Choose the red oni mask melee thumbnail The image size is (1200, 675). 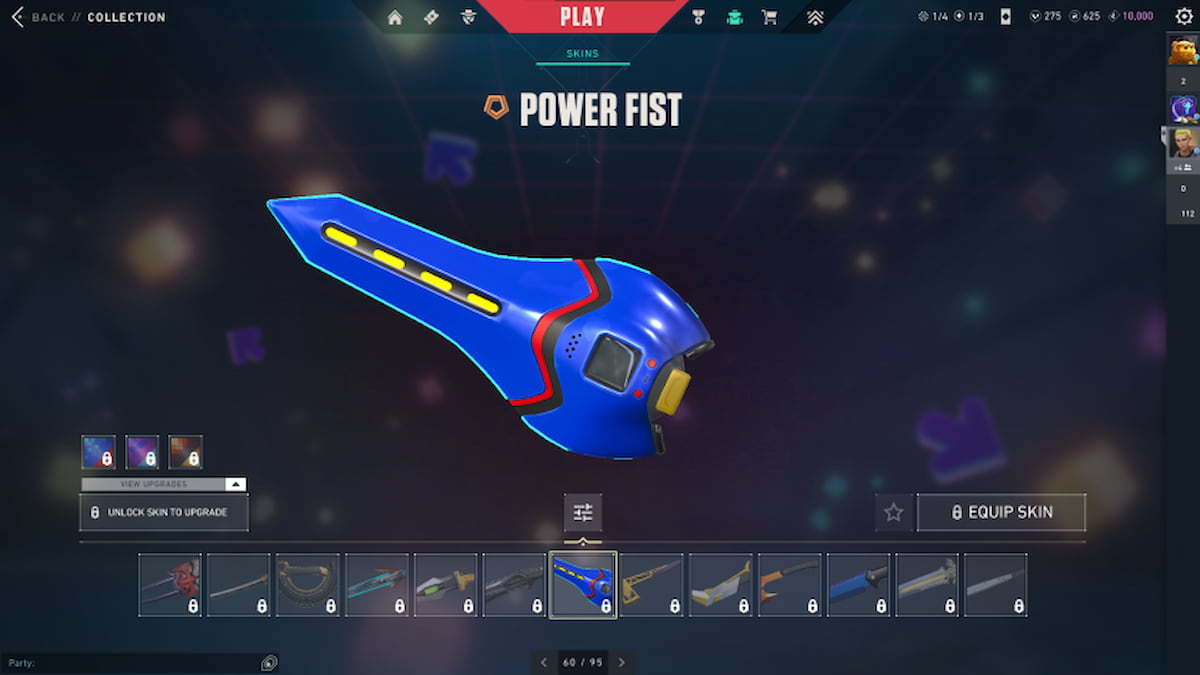pos(170,585)
